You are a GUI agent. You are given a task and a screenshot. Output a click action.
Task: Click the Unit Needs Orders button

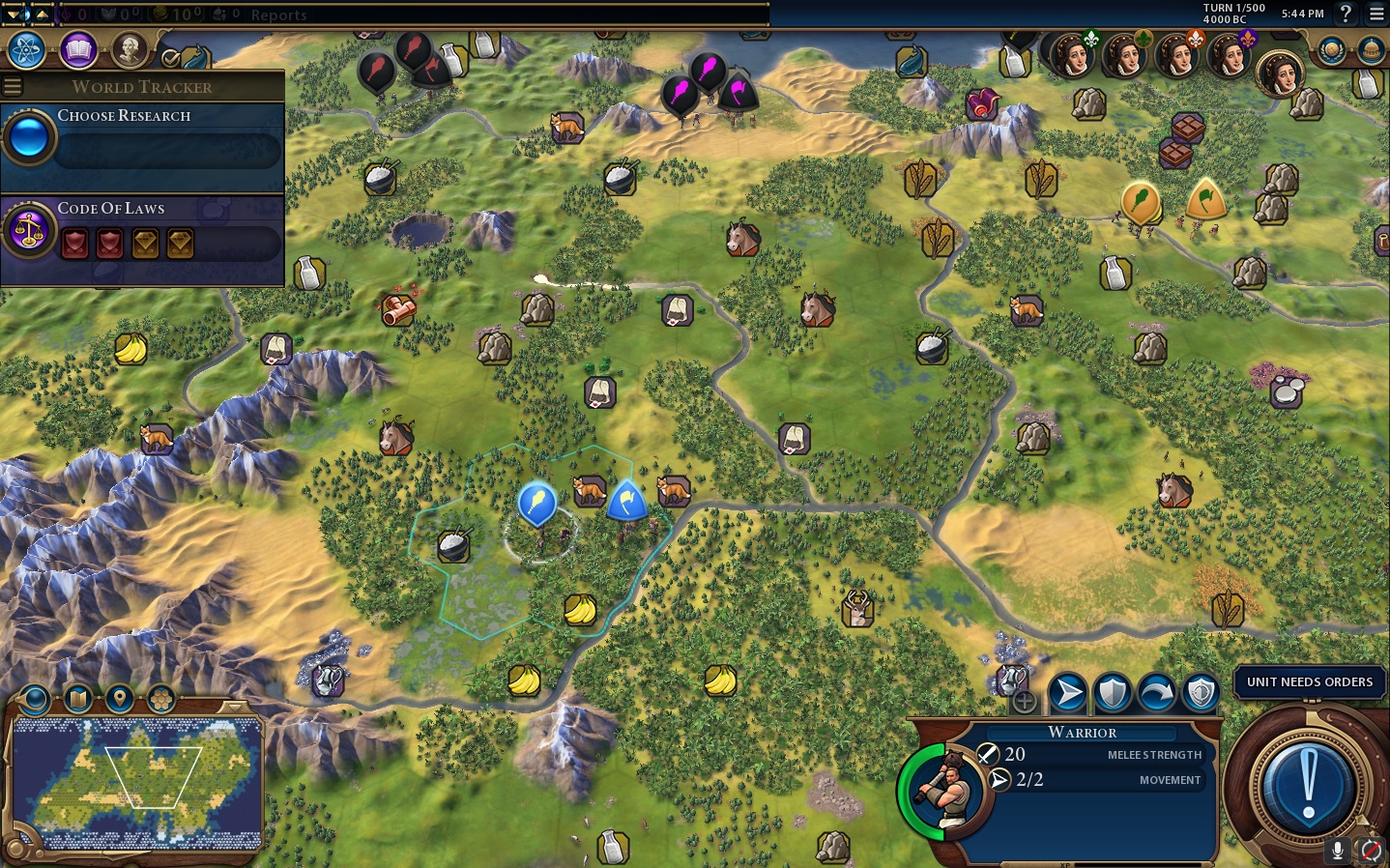click(x=1309, y=682)
